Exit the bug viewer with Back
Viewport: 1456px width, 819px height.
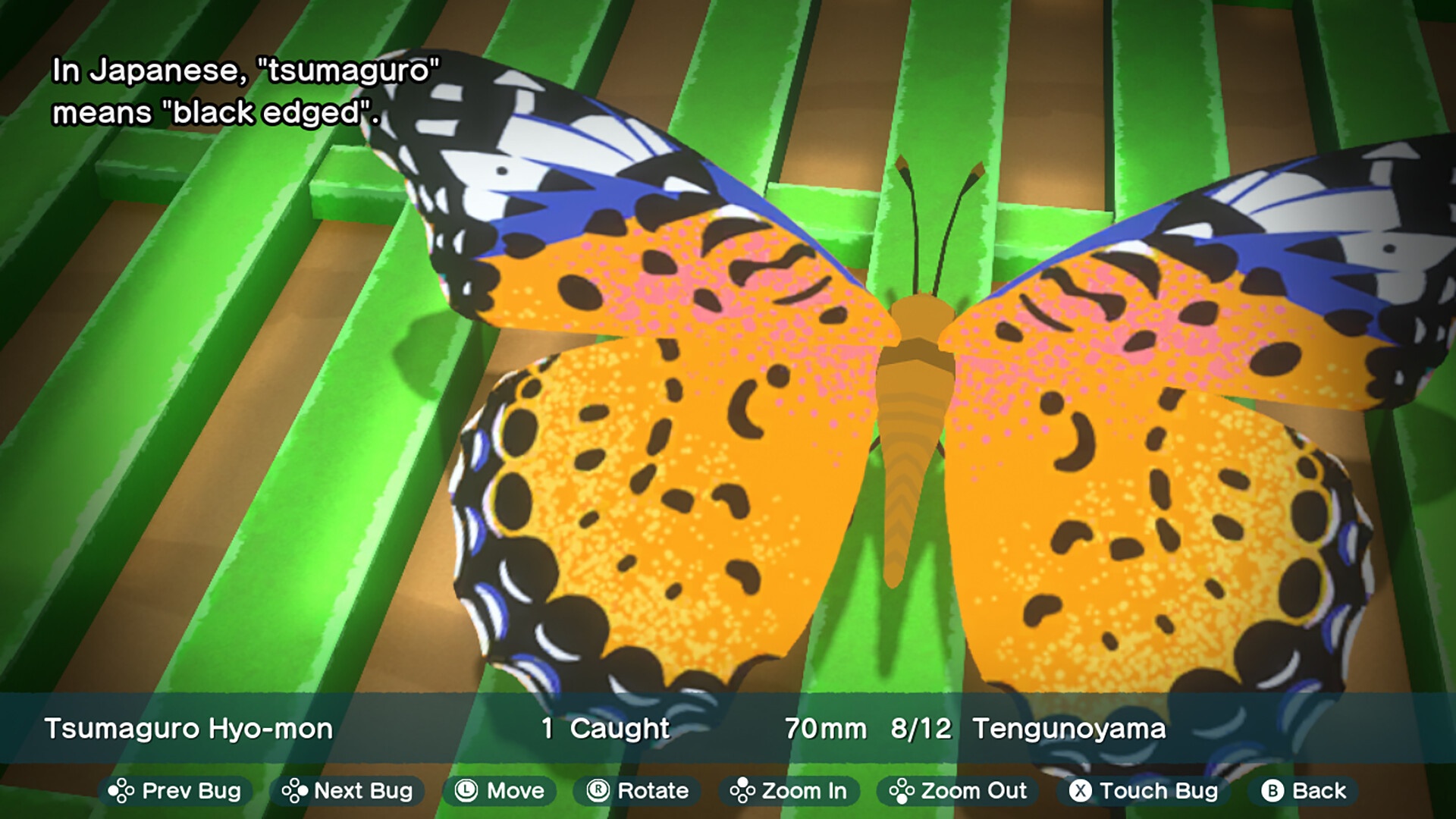click(x=1304, y=791)
